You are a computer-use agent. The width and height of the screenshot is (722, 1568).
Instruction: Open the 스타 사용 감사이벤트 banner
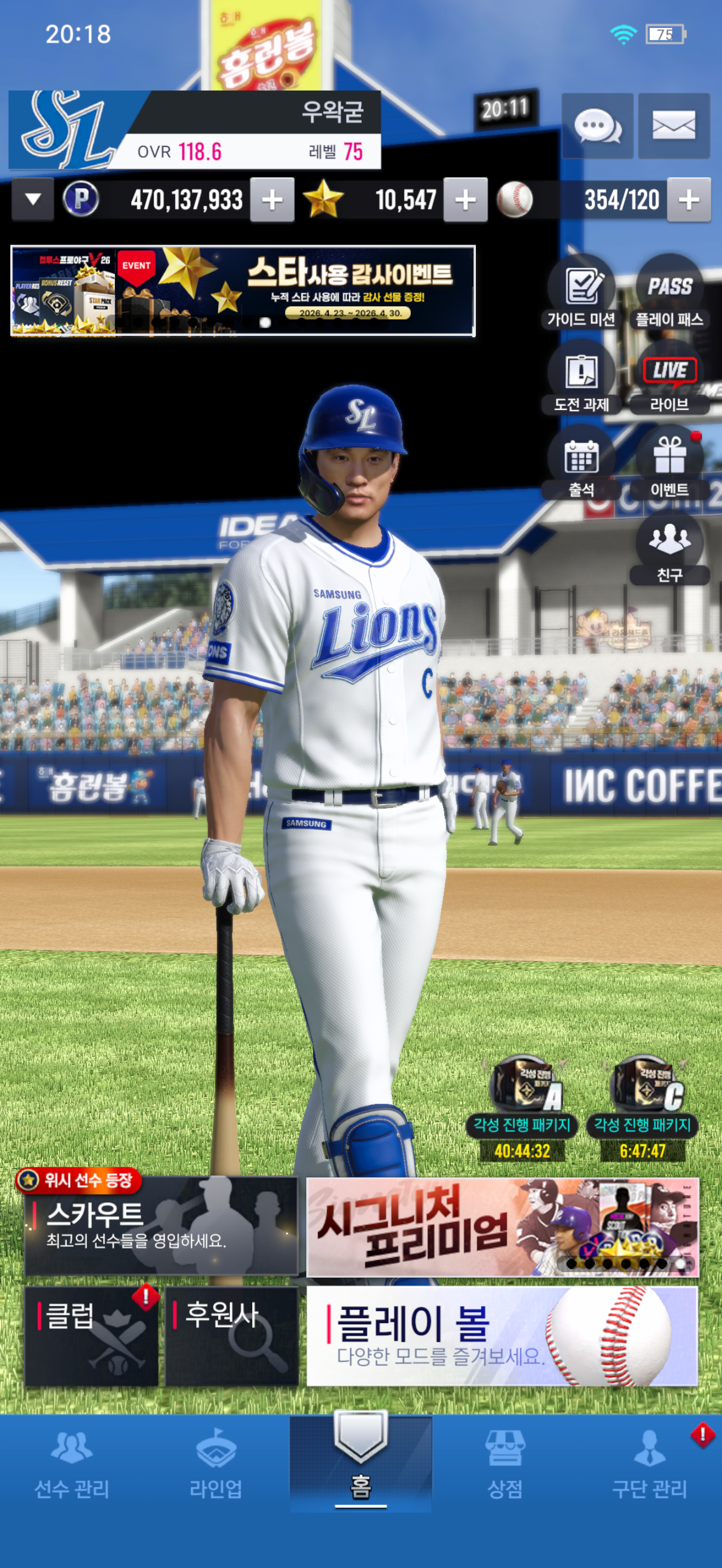[x=243, y=290]
